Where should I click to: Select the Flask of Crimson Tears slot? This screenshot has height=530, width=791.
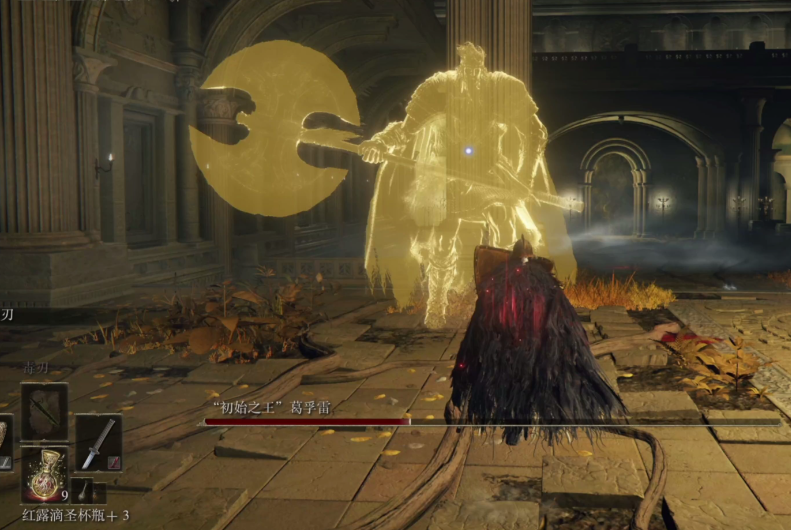45,474
